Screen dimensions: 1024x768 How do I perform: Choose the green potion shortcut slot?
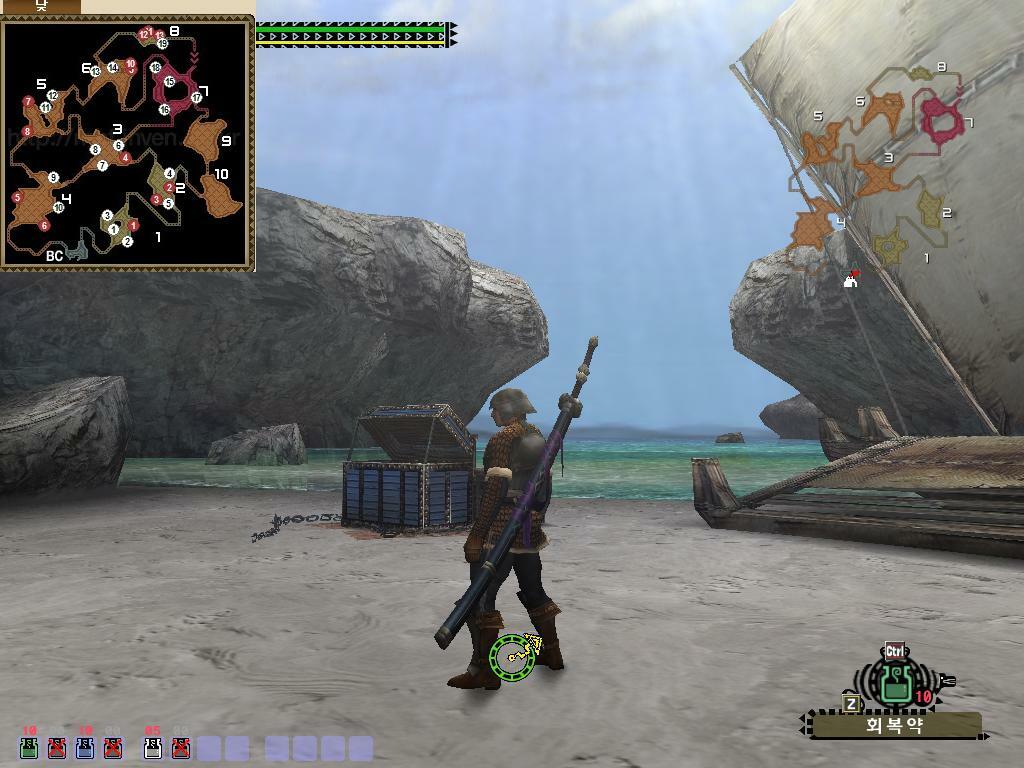pos(29,746)
